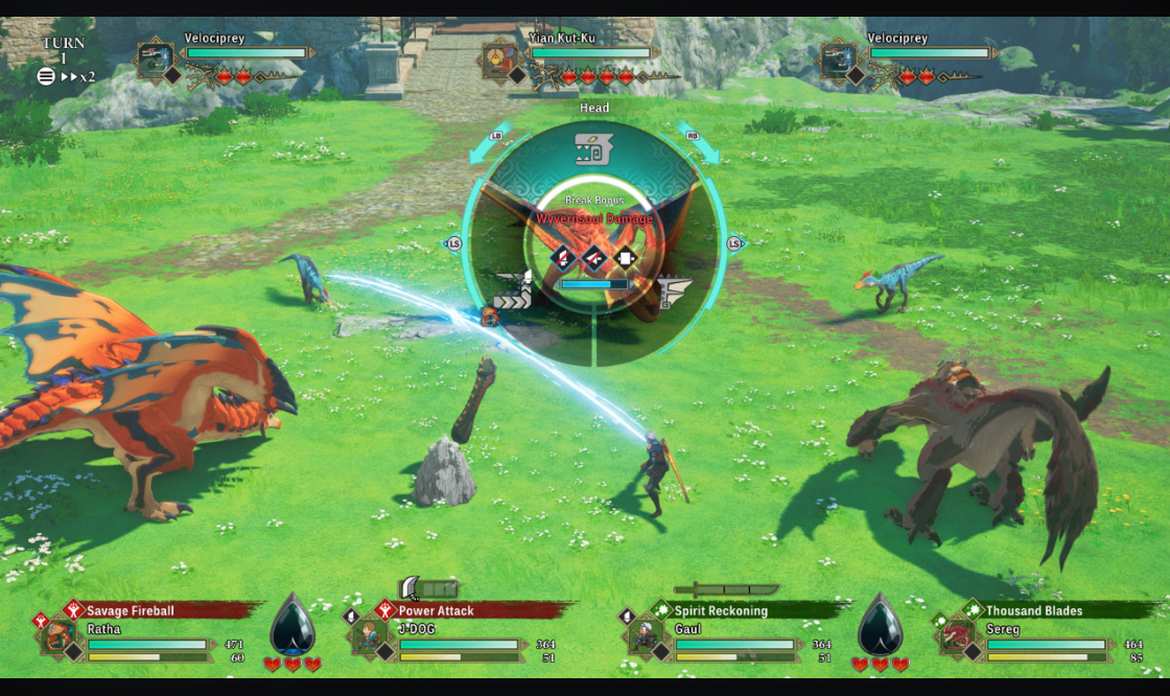1170x696 pixels.
Task: Choose the Thousand Blades skill label
Action: pyautogui.click(x=1033, y=610)
